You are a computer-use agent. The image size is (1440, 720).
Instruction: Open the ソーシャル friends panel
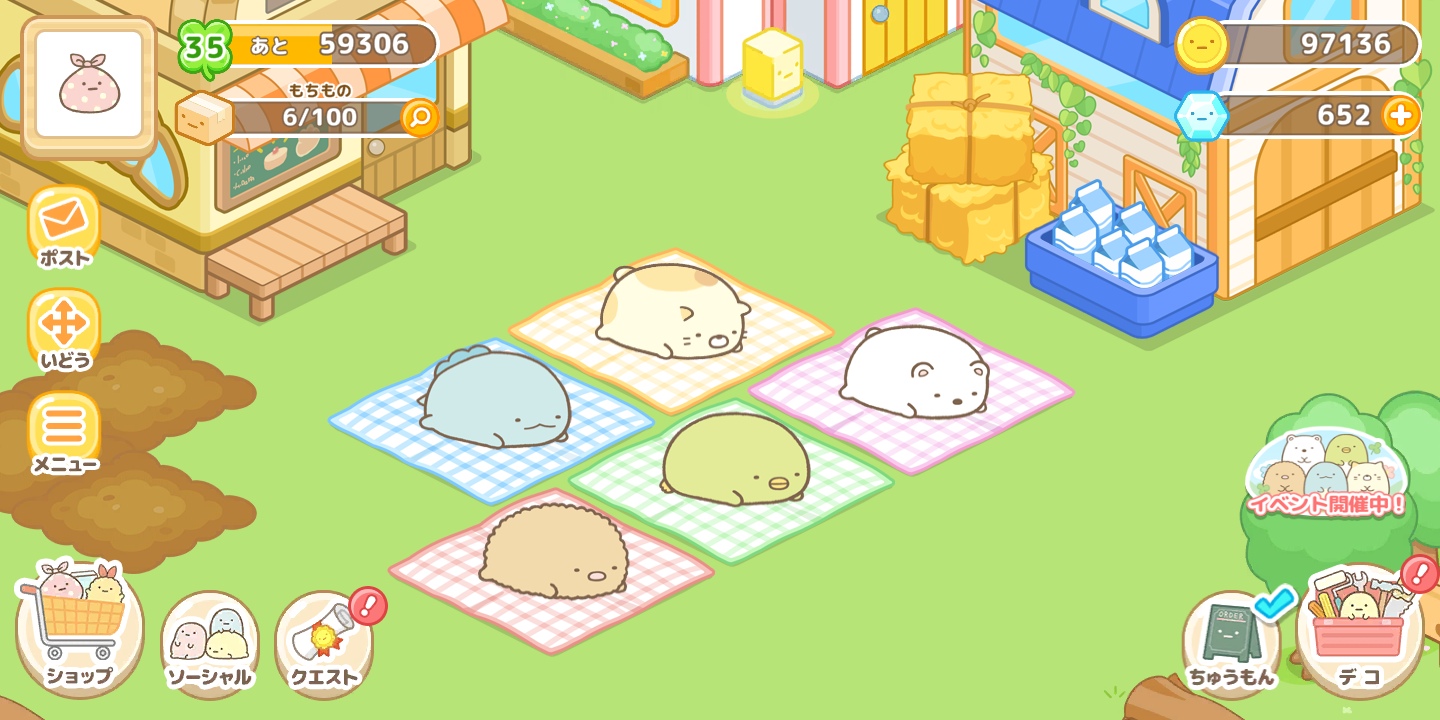[x=210, y=630]
